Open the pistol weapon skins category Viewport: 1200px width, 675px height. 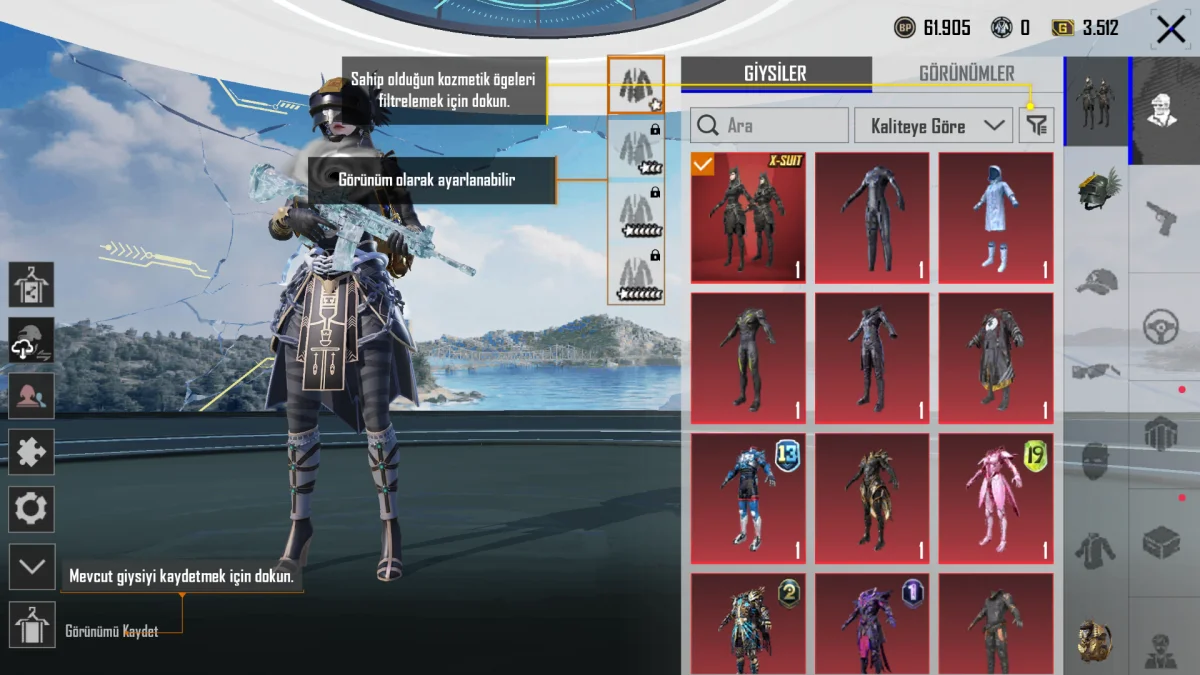(1163, 217)
